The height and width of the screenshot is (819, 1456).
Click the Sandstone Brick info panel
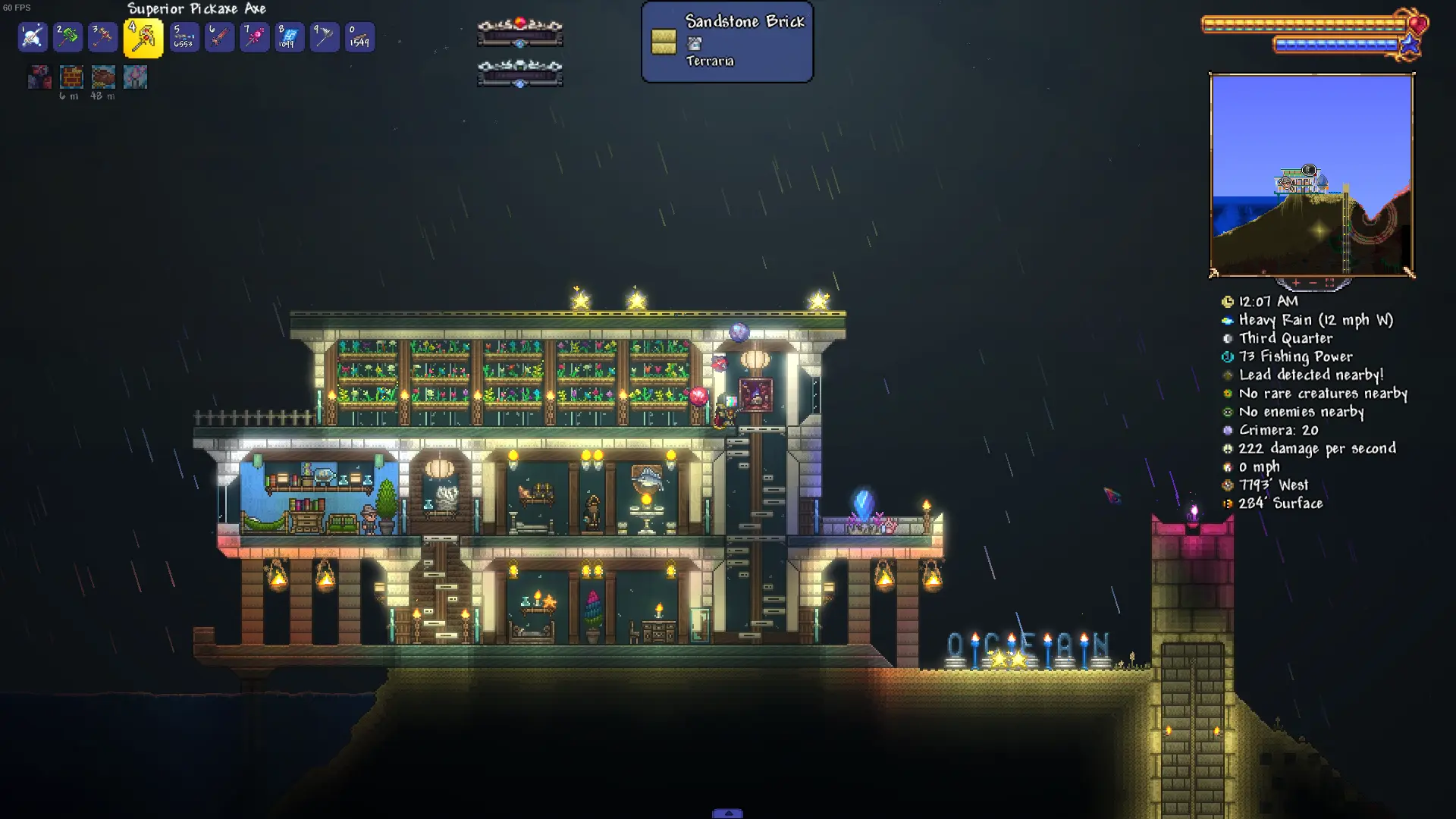[726, 42]
